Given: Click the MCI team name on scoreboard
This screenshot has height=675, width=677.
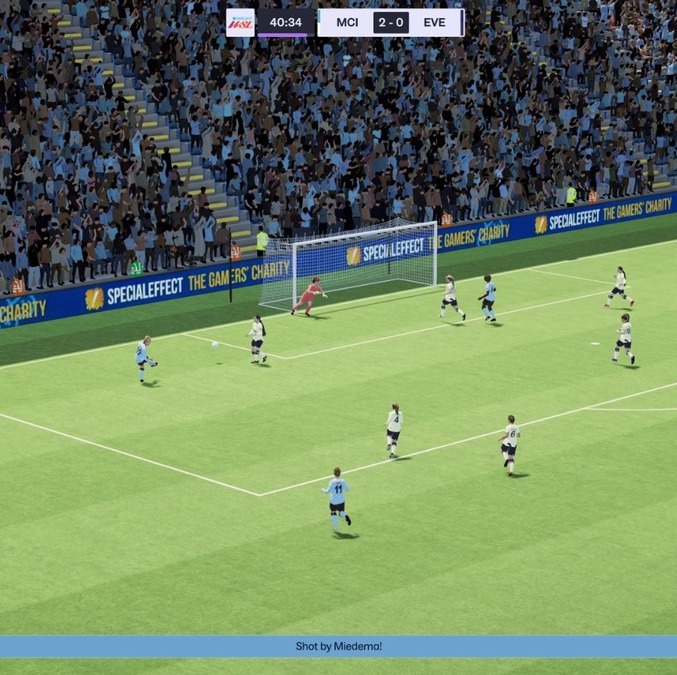Looking at the screenshot, I should click(x=347, y=22).
